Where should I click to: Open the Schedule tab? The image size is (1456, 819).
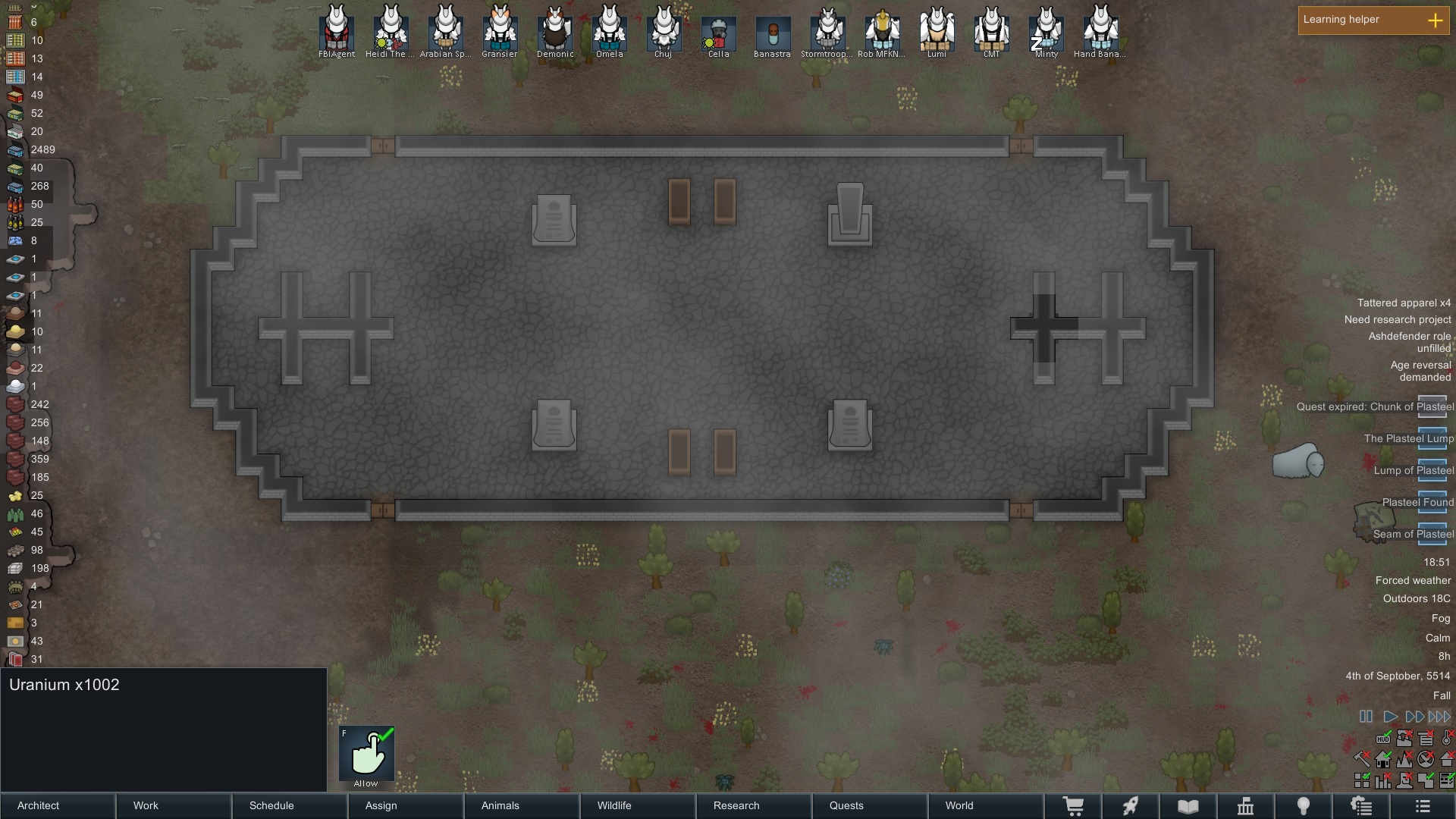290,805
